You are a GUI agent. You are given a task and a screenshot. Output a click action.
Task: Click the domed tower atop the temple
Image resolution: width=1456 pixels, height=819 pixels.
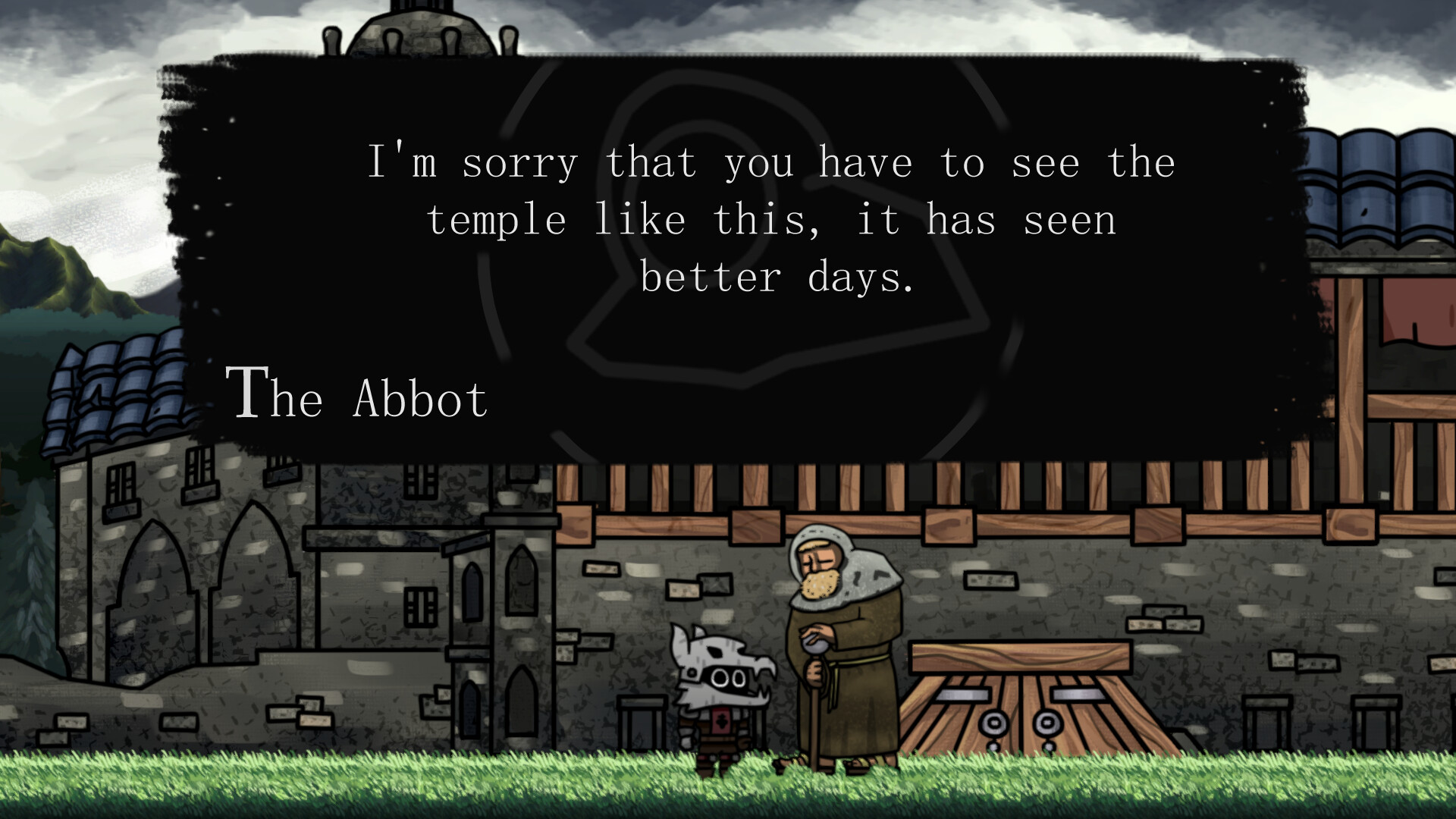(419, 27)
